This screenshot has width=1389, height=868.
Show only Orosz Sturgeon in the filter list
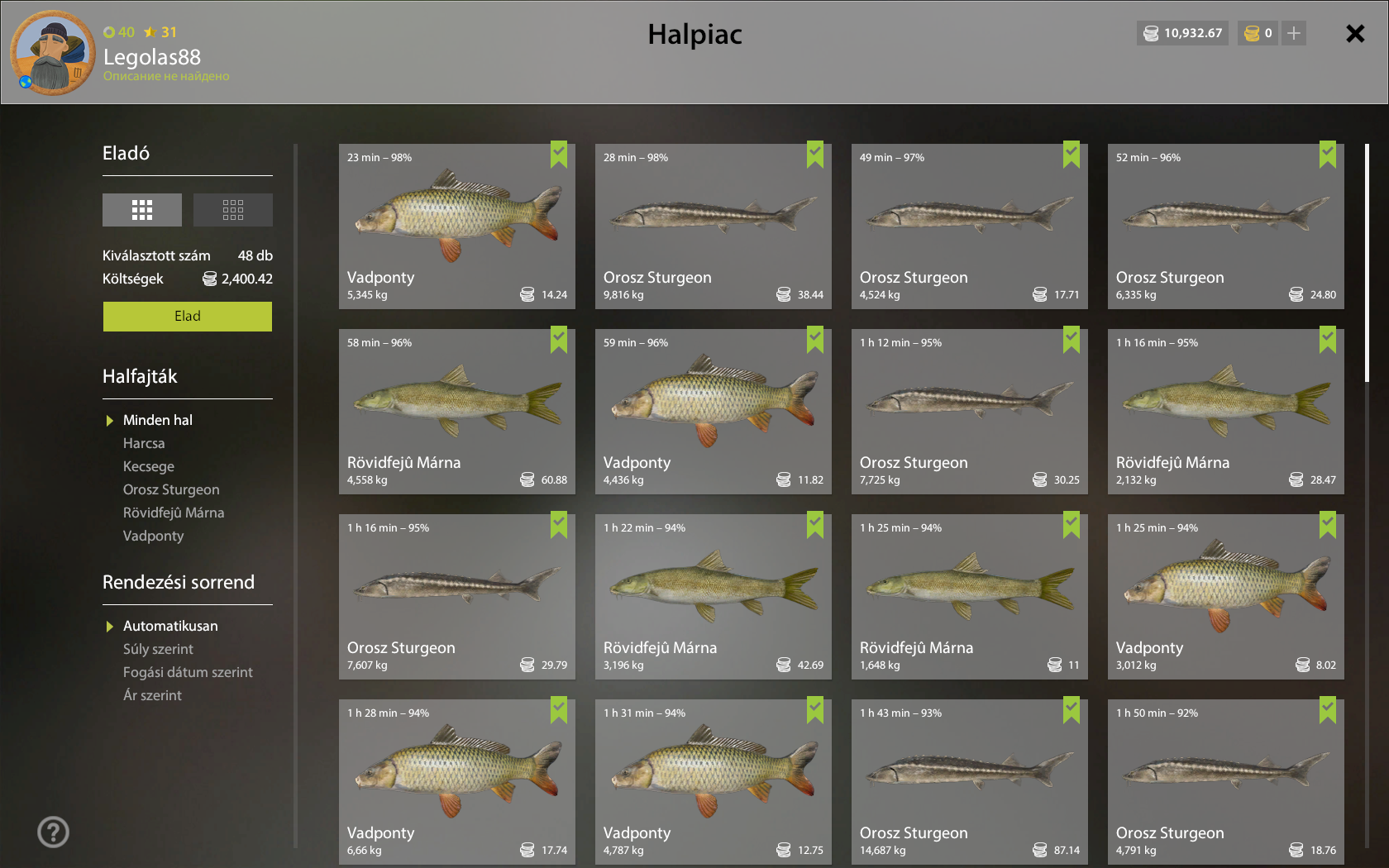tap(171, 489)
